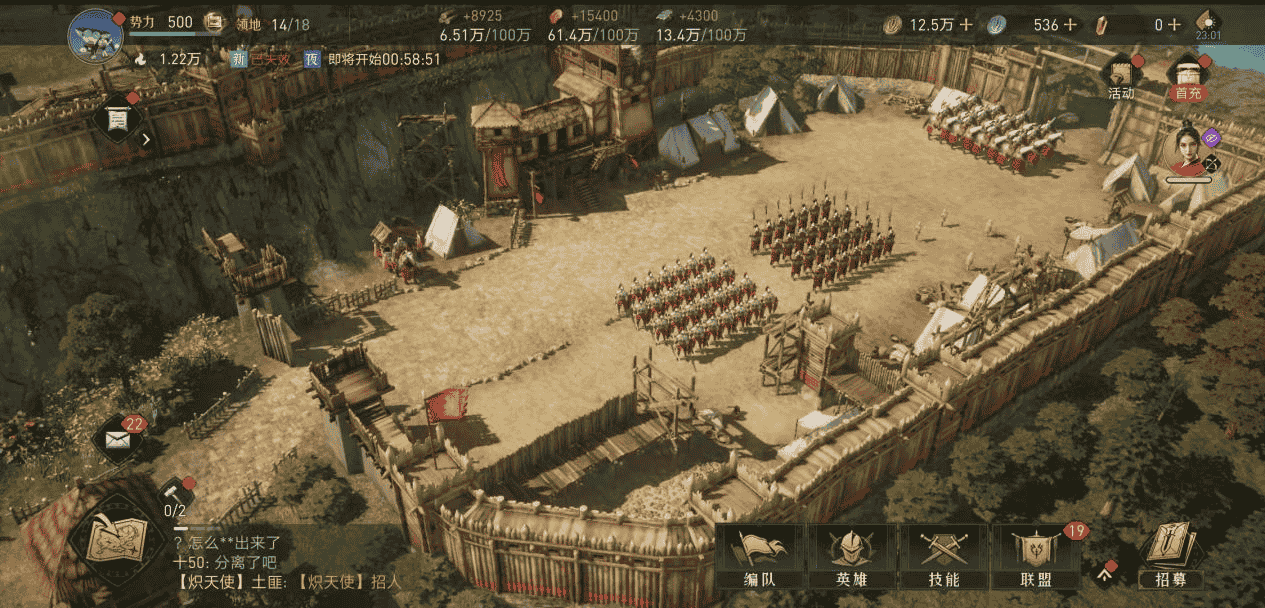Open the player avatar profile

(x=95, y=34)
